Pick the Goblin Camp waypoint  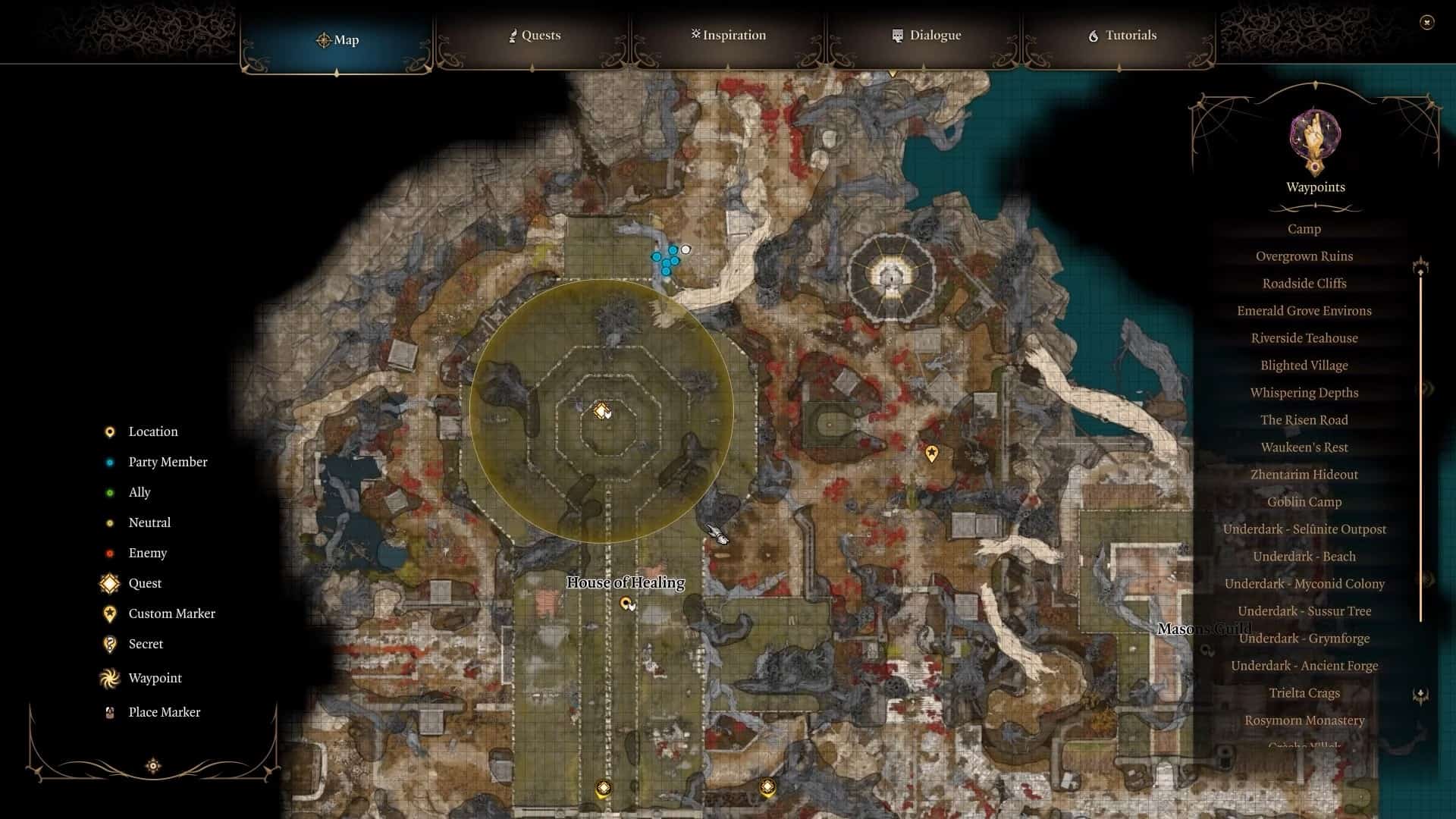1304,502
